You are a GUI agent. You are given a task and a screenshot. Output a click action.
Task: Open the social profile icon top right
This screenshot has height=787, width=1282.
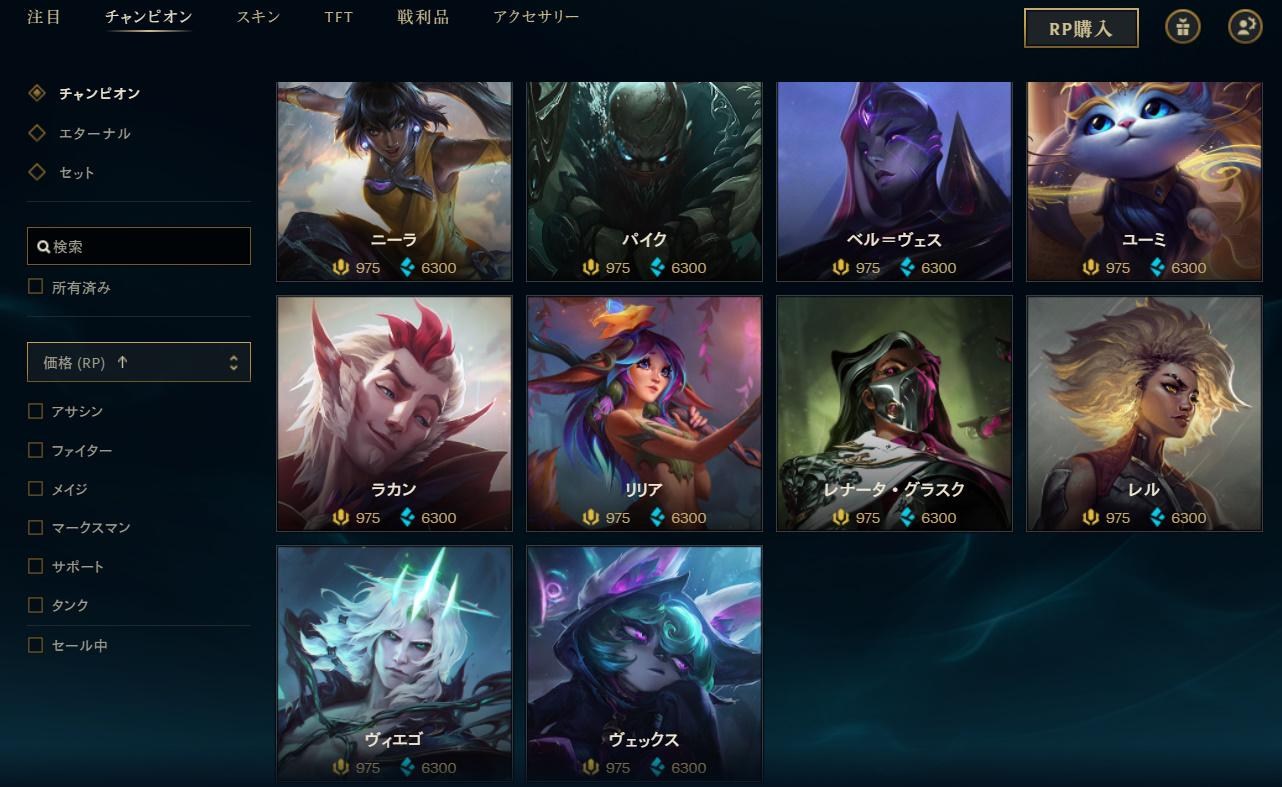point(1243,27)
